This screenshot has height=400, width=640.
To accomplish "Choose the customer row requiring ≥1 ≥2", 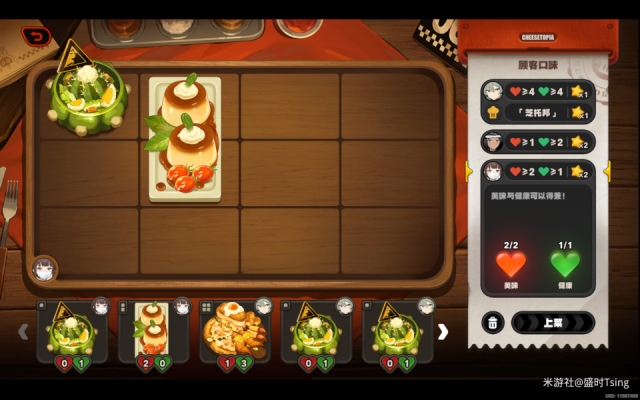I will click(x=537, y=142).
